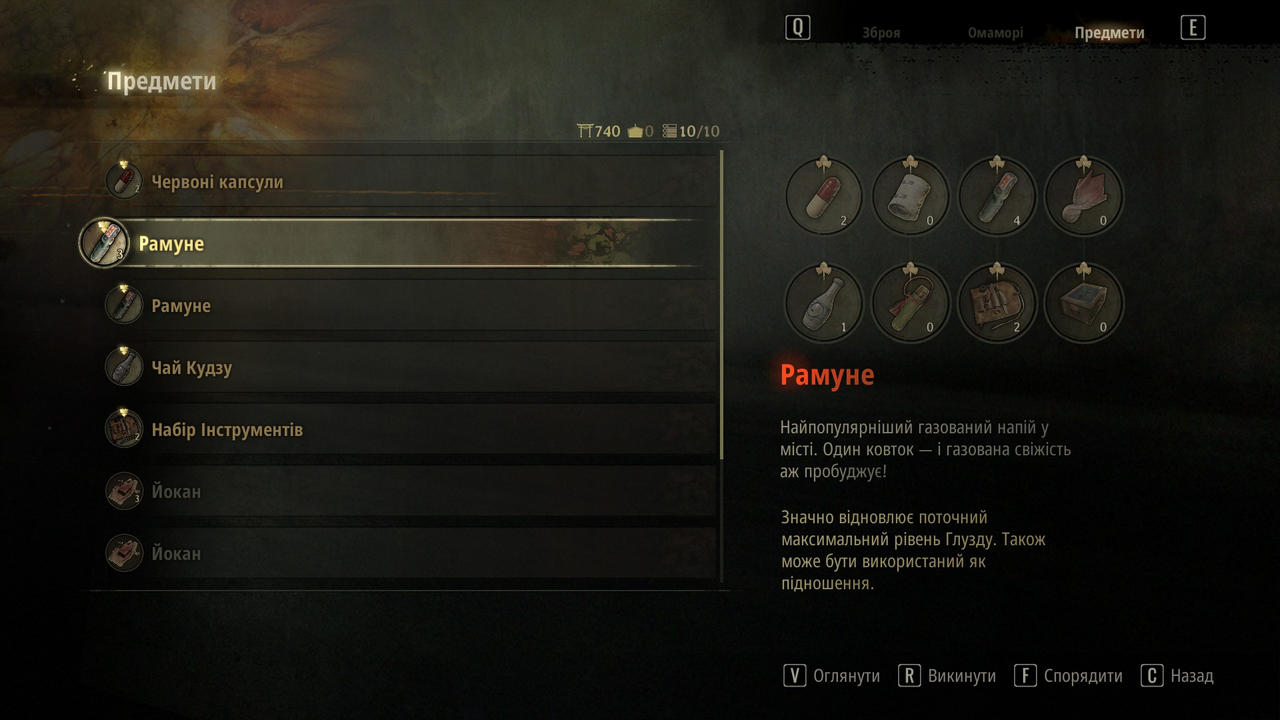Open the Омаморі tab
The width and height of the screenshot is (1280, 720).
coord(995,33)
